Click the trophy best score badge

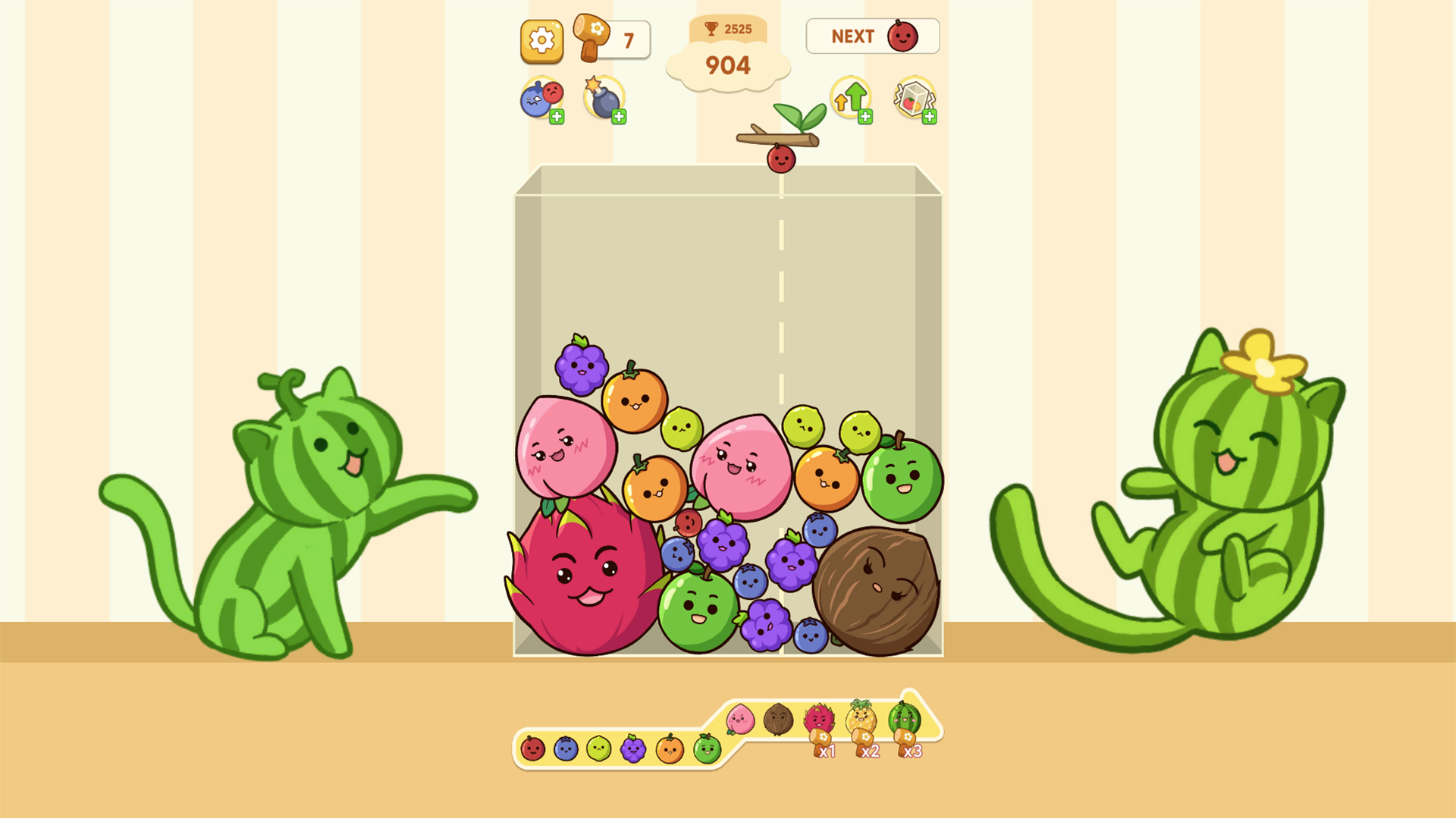pos(728,29)
